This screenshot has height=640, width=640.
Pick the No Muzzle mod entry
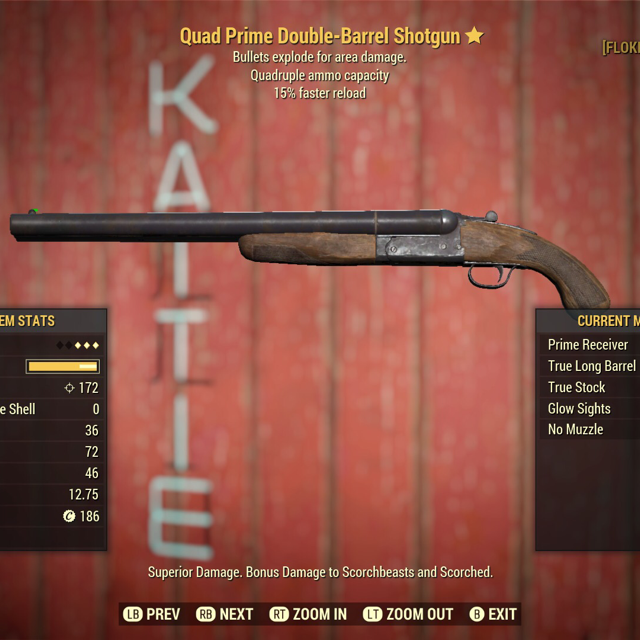click(576, 429)
